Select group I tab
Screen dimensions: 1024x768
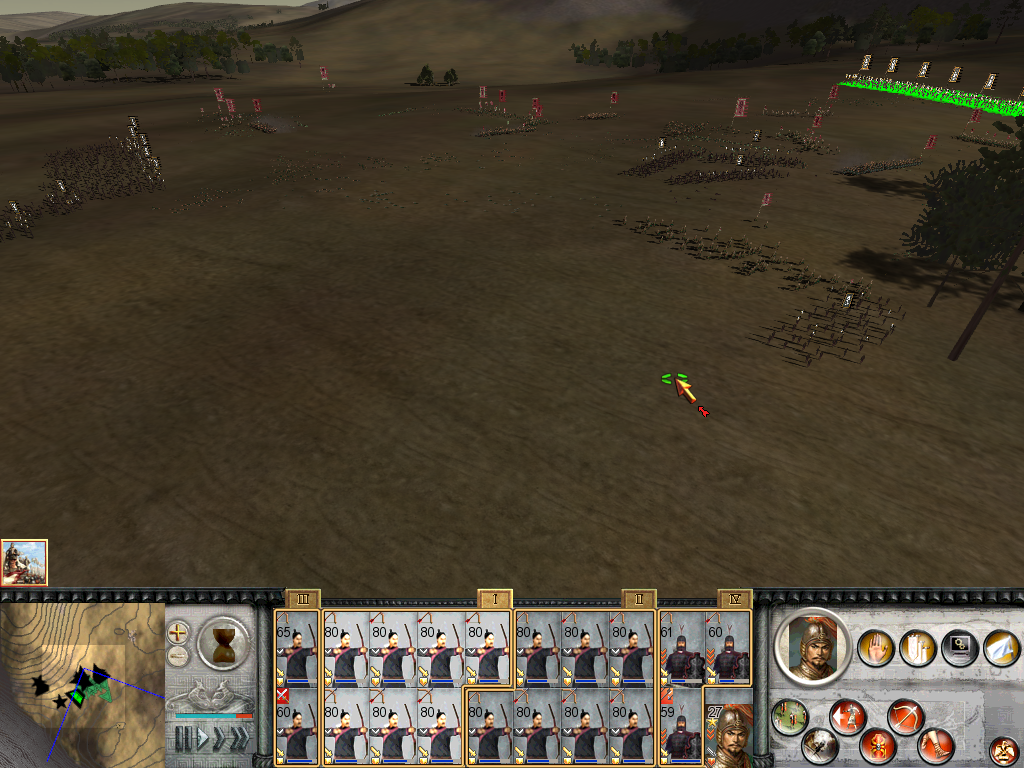[x=495, y=598]
